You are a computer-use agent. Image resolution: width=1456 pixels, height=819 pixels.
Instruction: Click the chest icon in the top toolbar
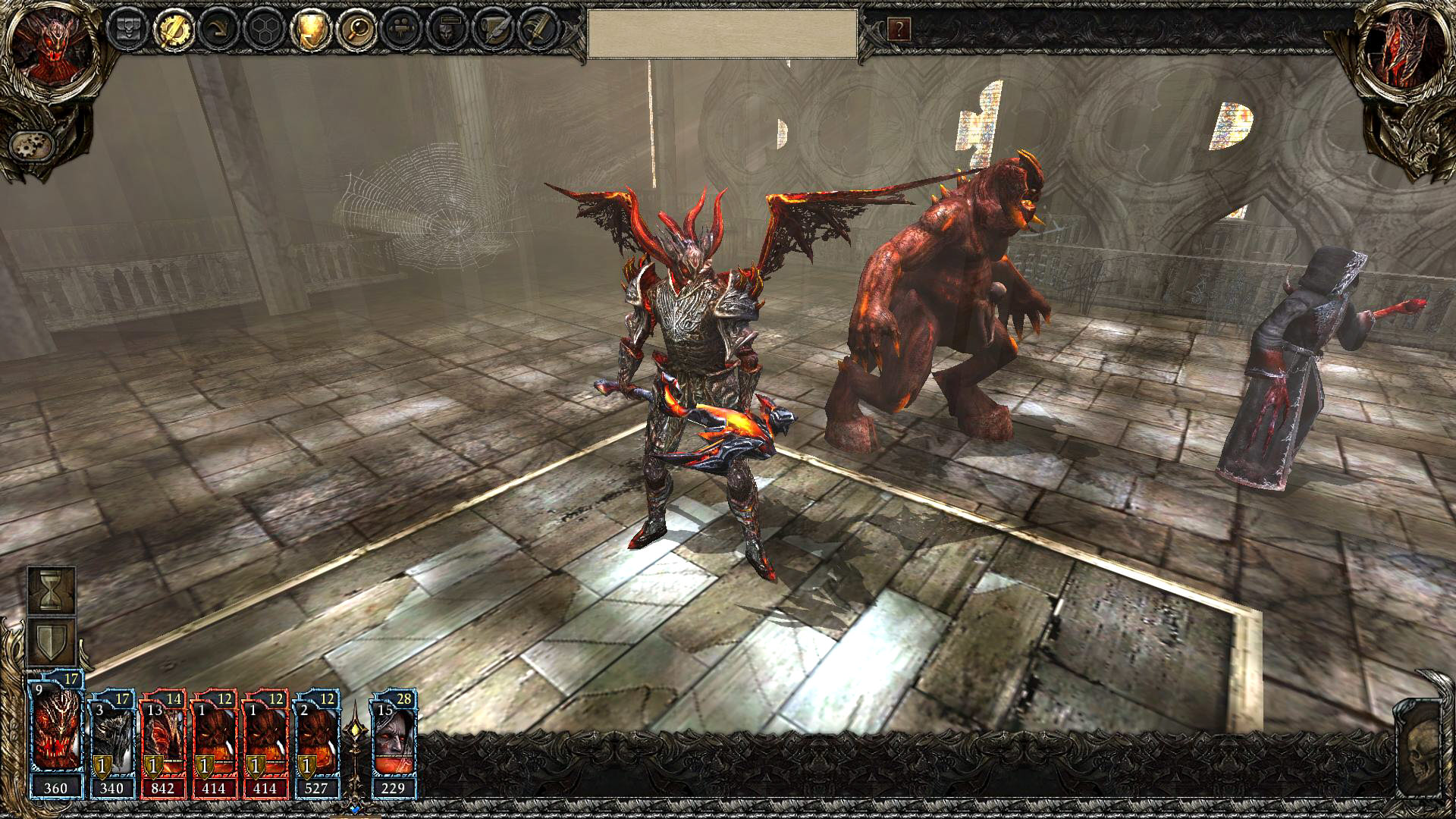pos(126,30)
